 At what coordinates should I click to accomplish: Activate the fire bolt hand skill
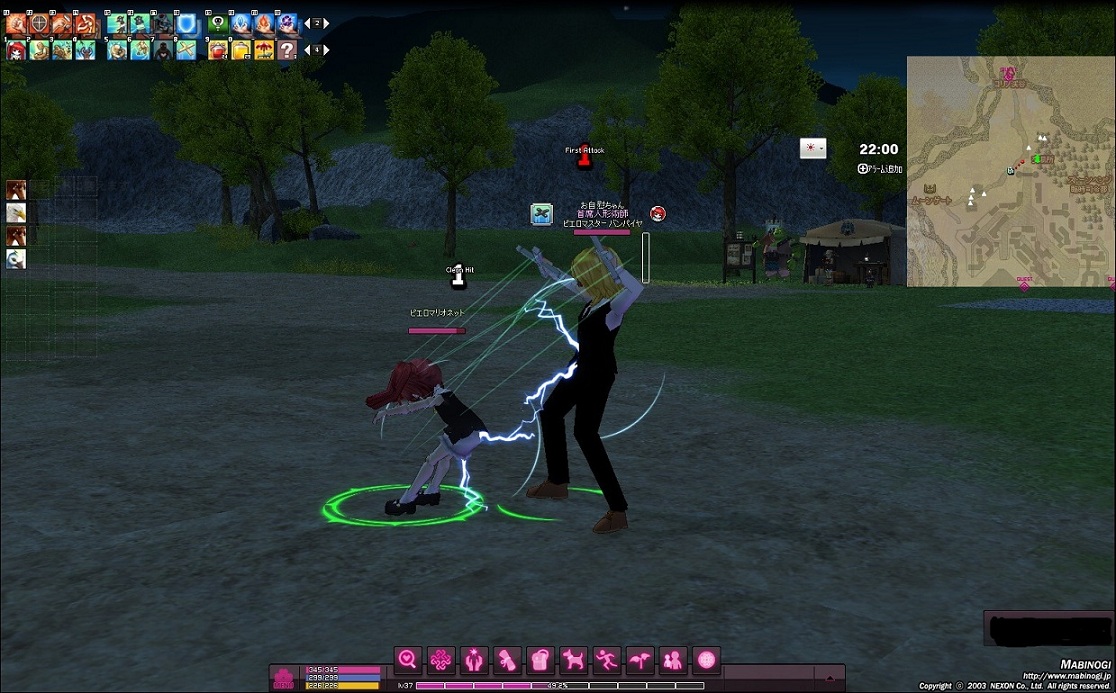(264, 22)
